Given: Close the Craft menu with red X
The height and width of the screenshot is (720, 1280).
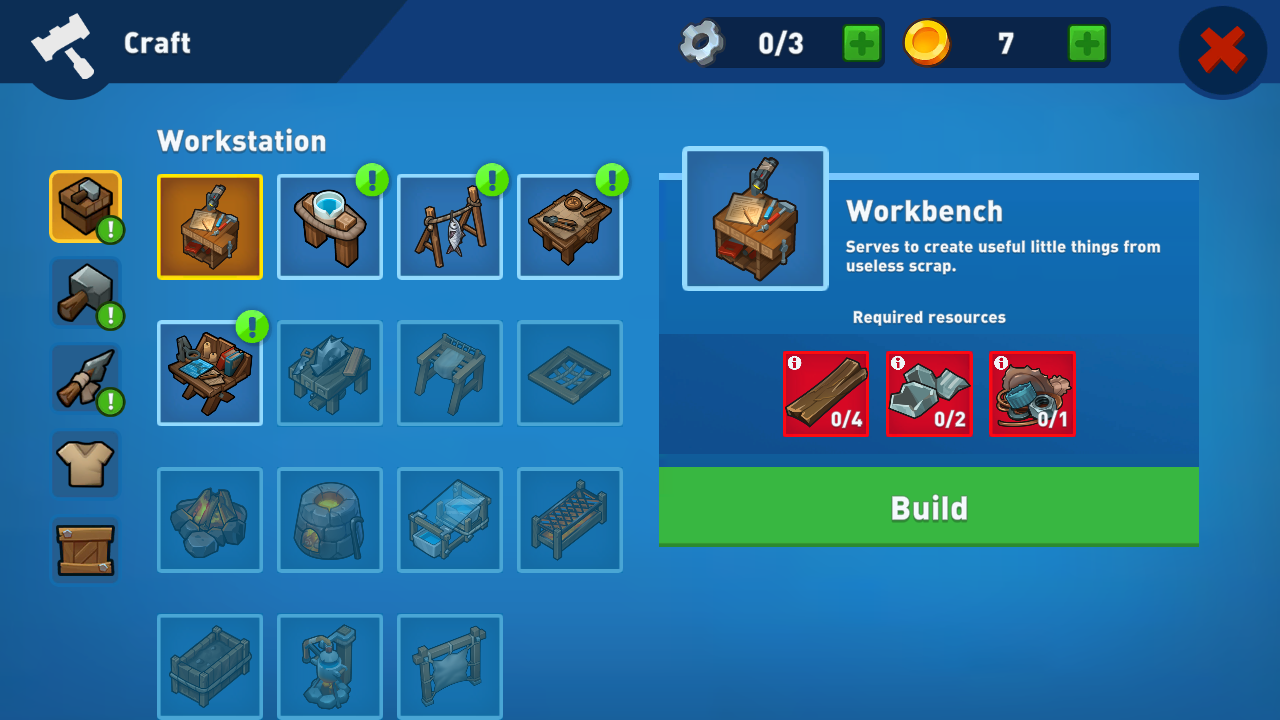Looking at the screenshot, I should click(x=1222, y=50).
